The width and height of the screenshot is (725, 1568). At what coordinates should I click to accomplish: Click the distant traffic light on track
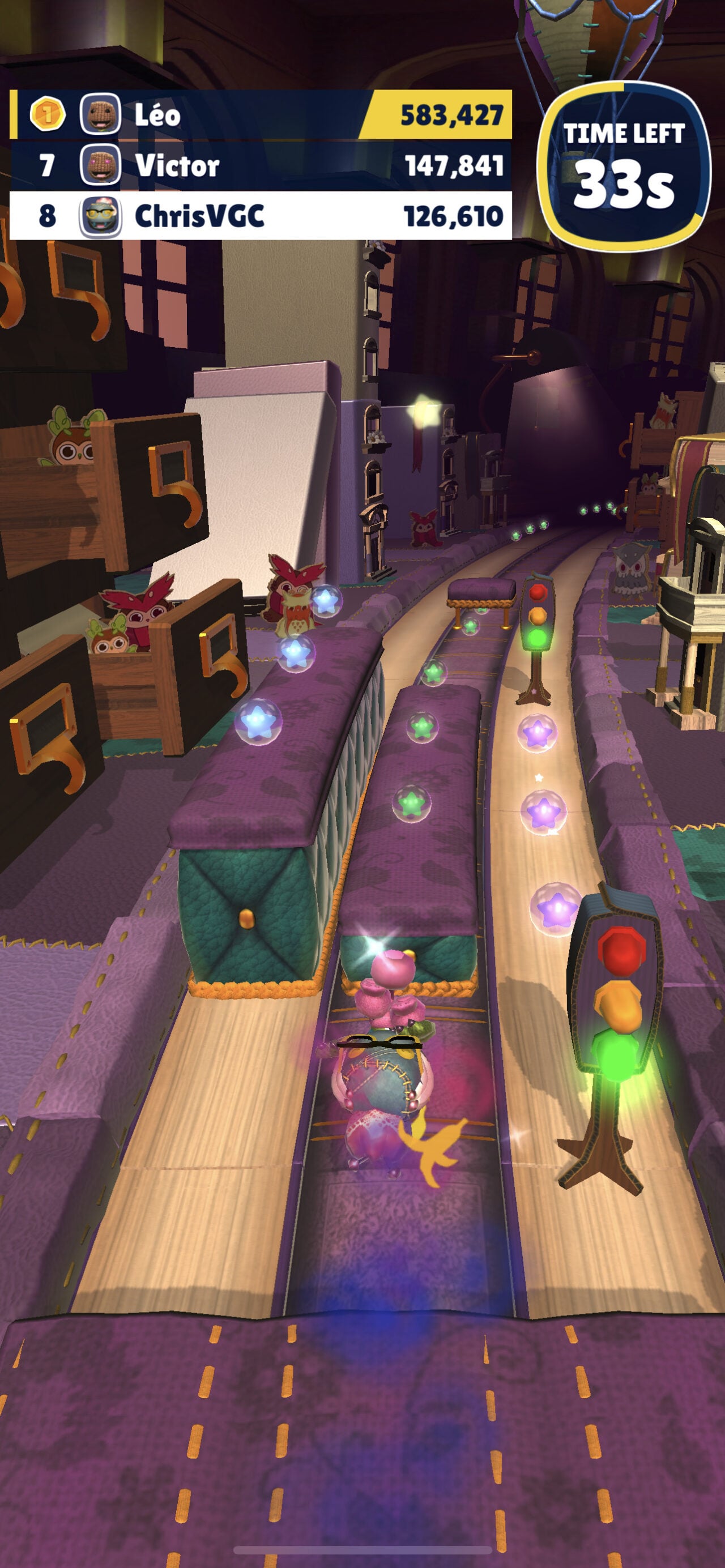click(x=538, y=617)
